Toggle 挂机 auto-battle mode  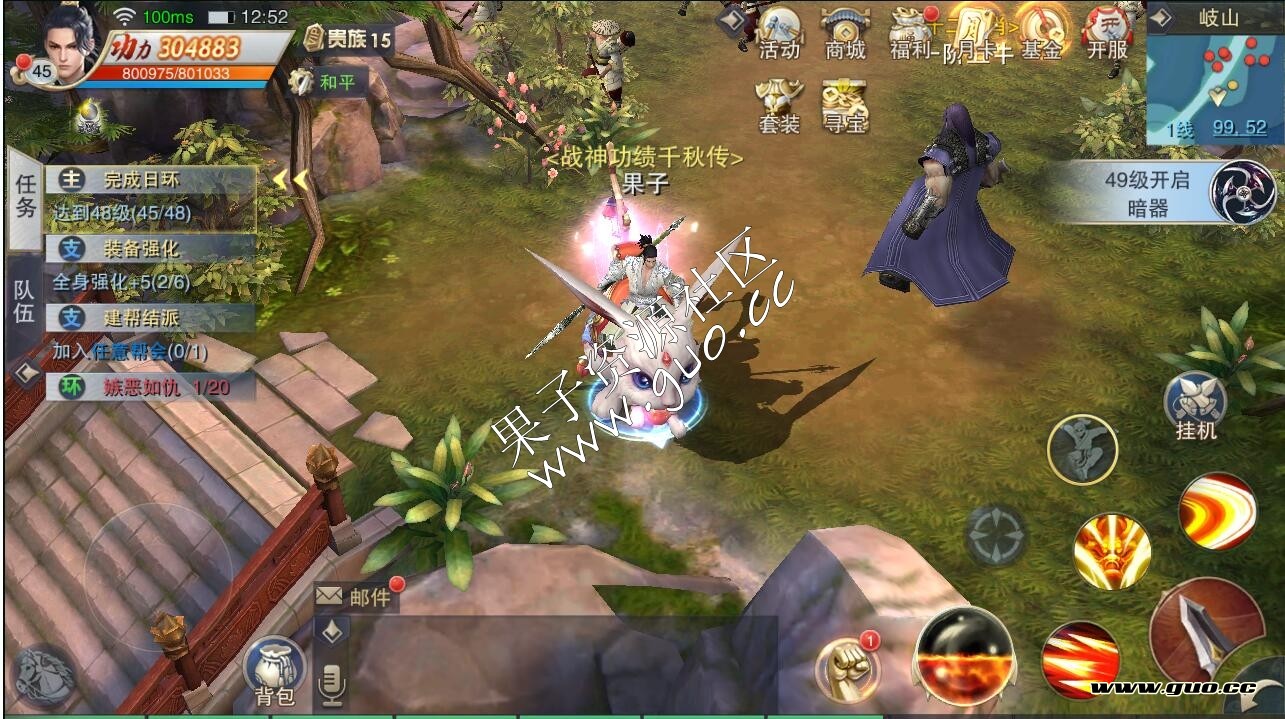tap(1196, 405)
